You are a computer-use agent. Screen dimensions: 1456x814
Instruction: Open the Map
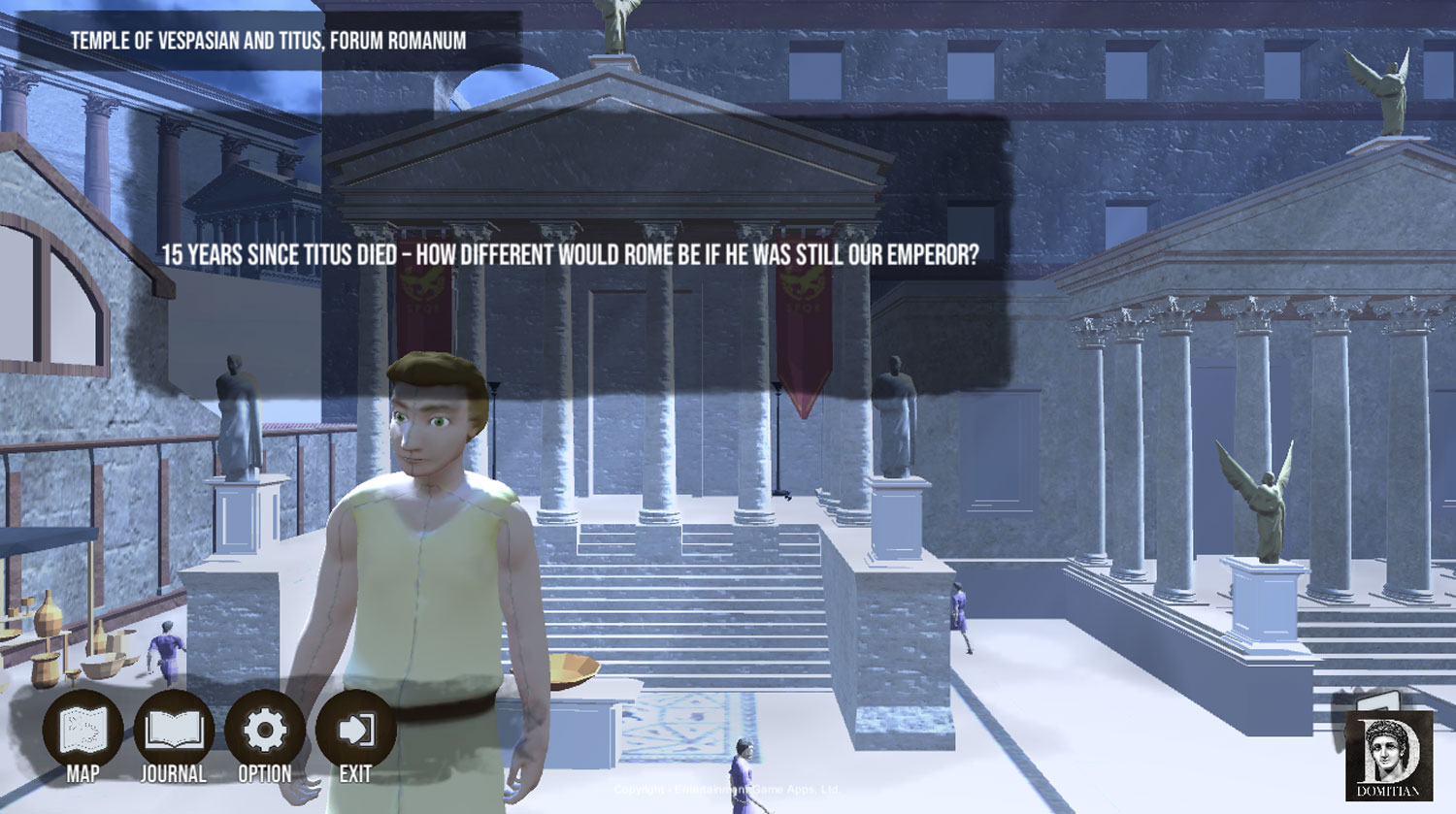click(x=83, y=731)
